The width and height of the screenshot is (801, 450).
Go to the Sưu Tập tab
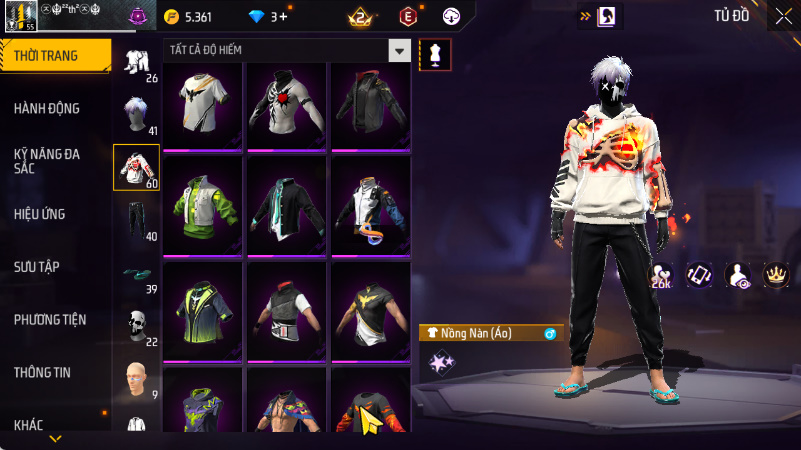click(x=37, y=267)
